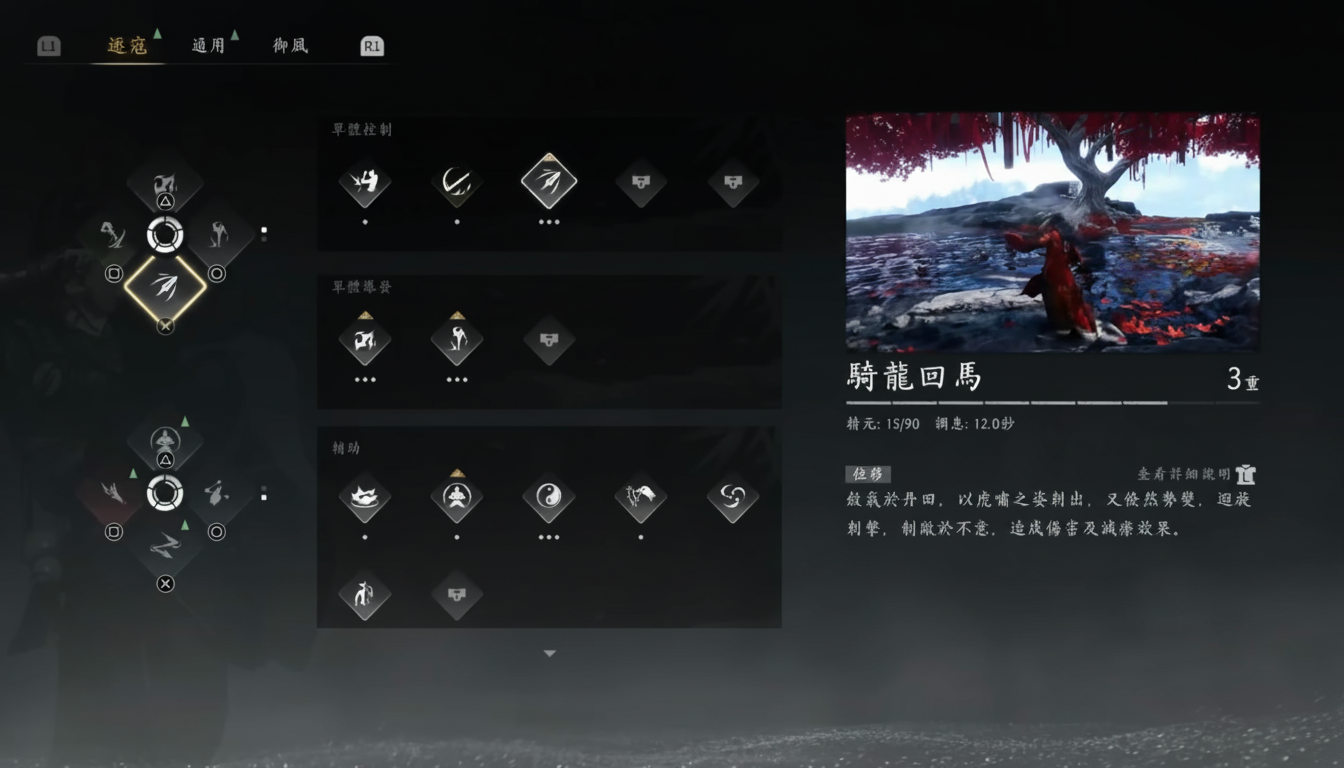
Task: Select the crescent slash skill in 單體控制
Action: (x=457, y=182)
